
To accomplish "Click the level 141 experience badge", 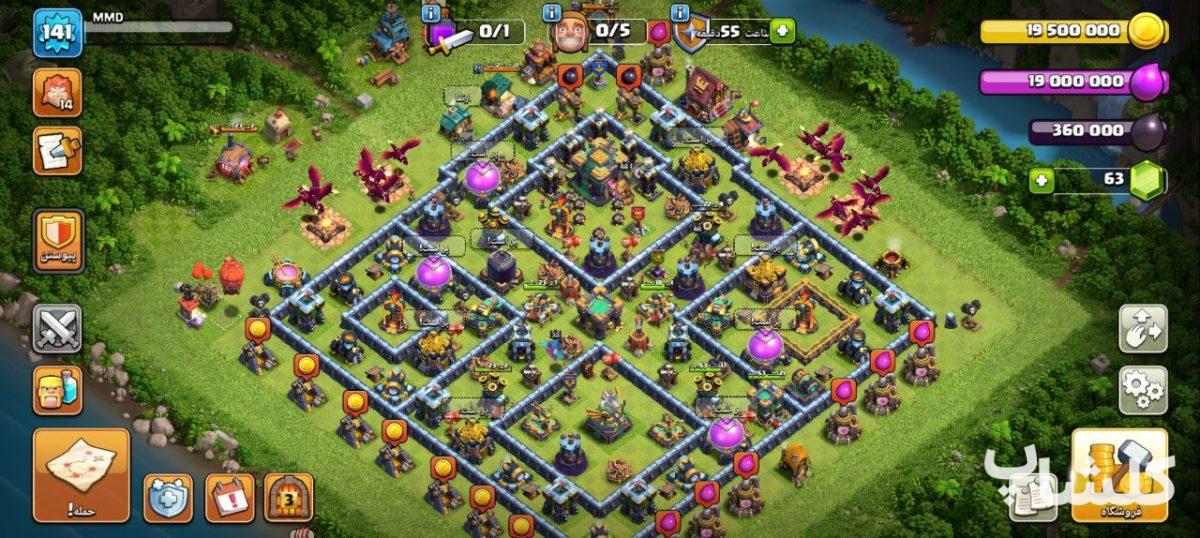I will pyautogui.click(x=57, y=35).
